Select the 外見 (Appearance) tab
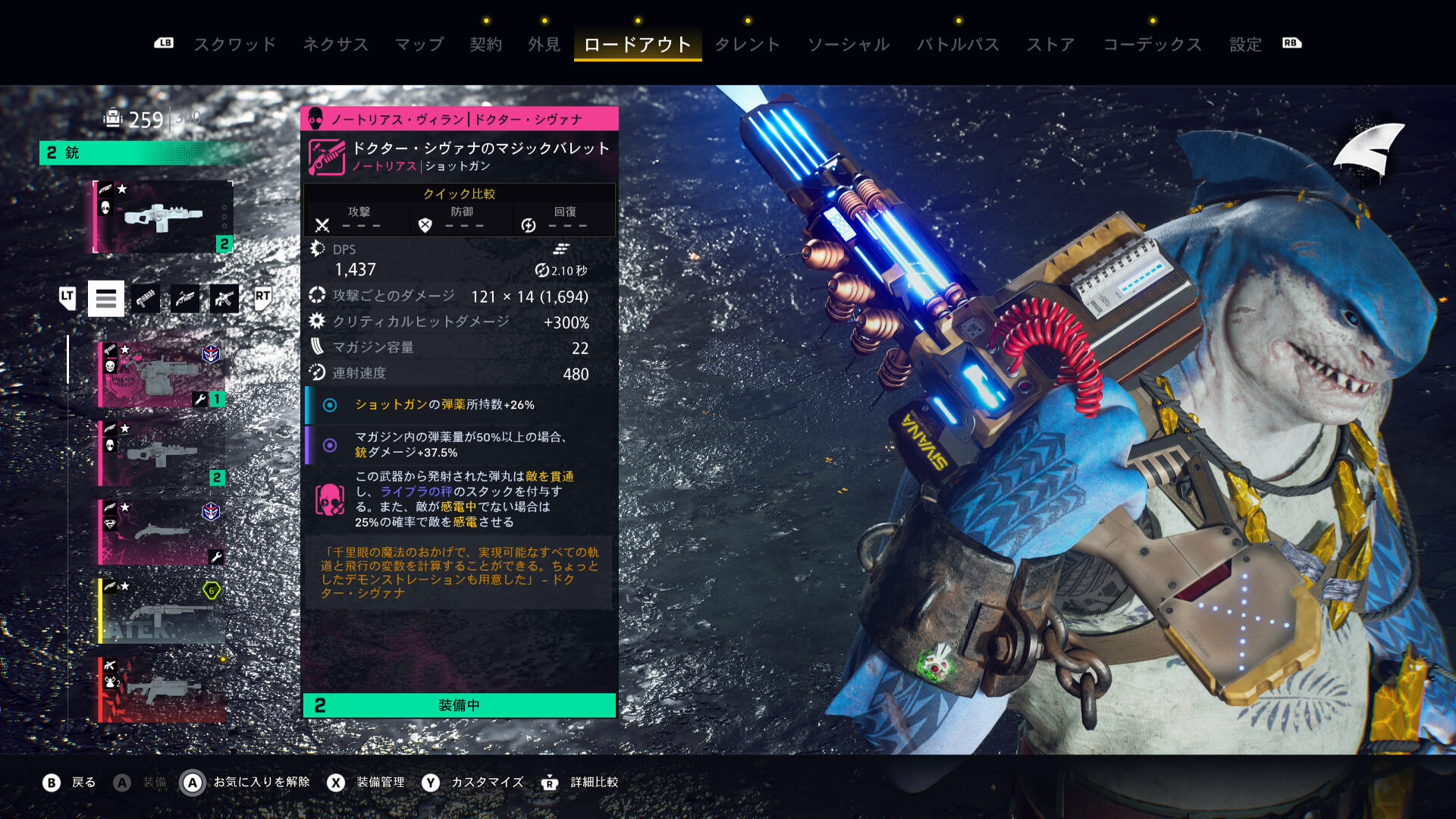This screenshot has width=1456, height=819. (544, 44)
